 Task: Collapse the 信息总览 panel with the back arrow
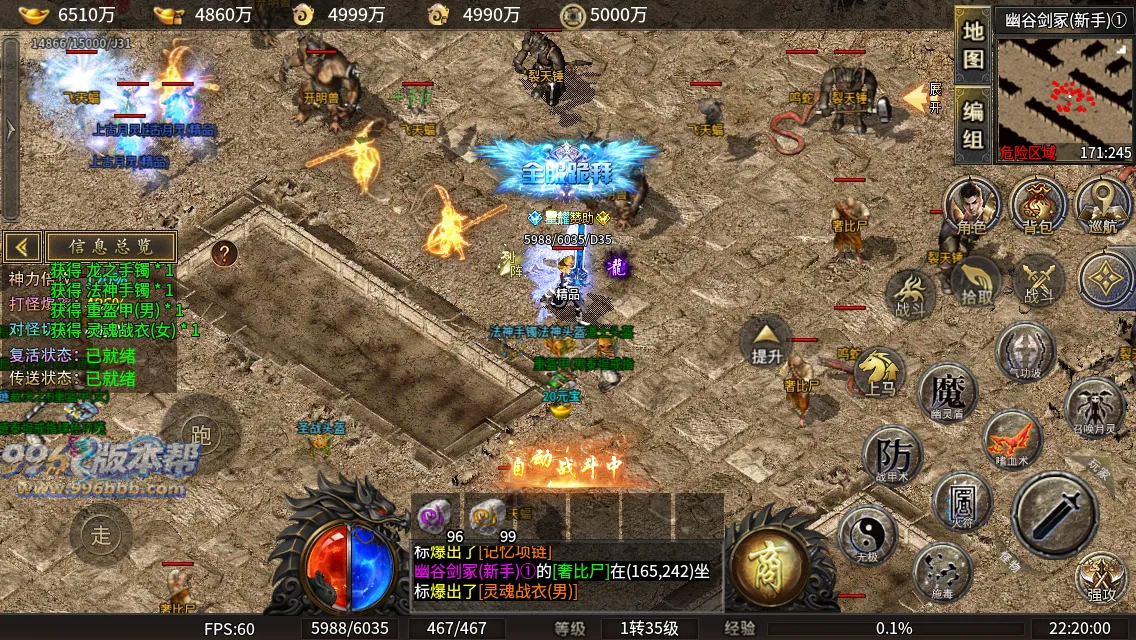point(23,246)
